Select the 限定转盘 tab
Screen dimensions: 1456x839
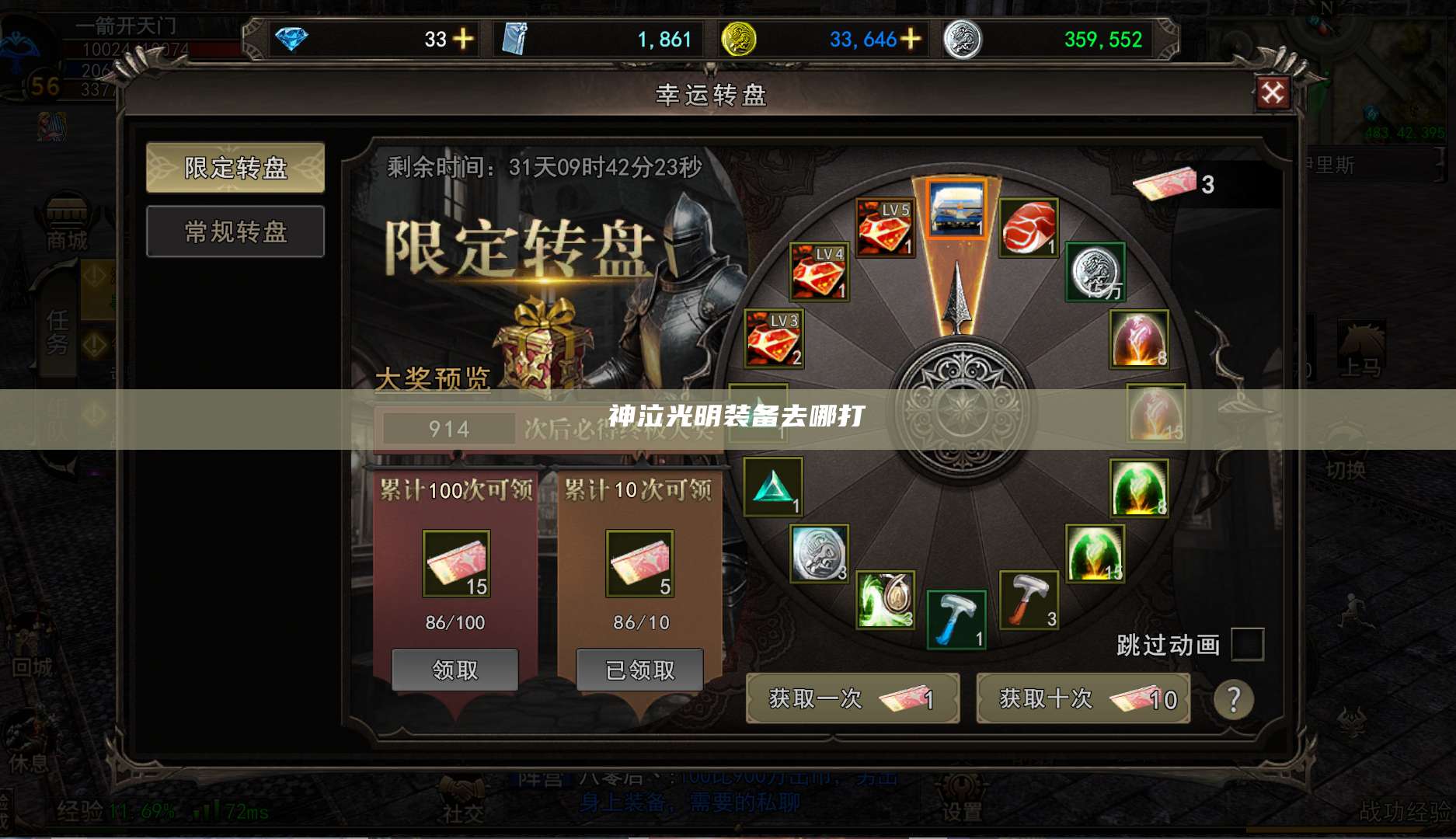[x=235, y=169]
